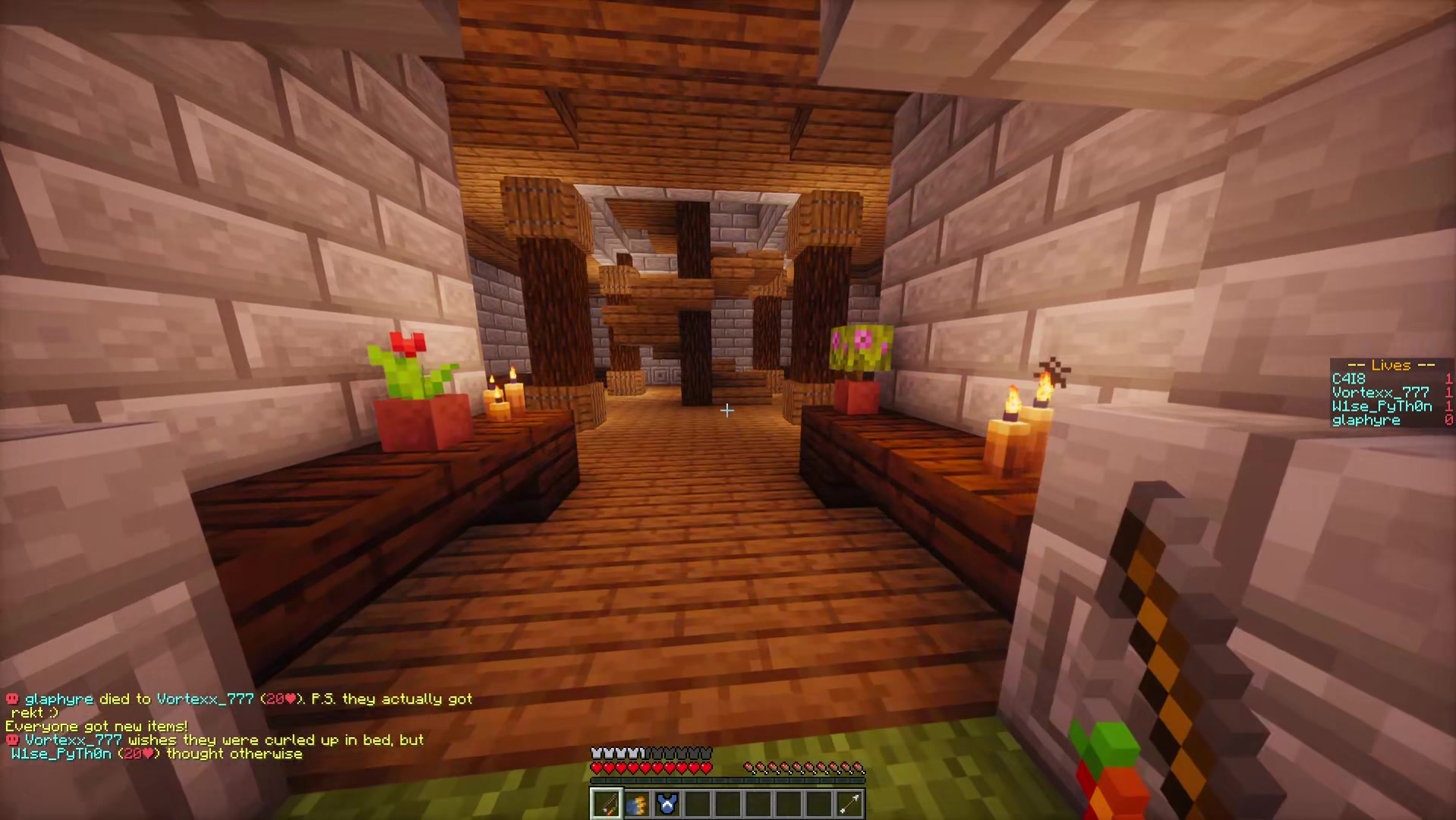Click the skull icon beside Vortexx_777's chat message

[12, 740]
